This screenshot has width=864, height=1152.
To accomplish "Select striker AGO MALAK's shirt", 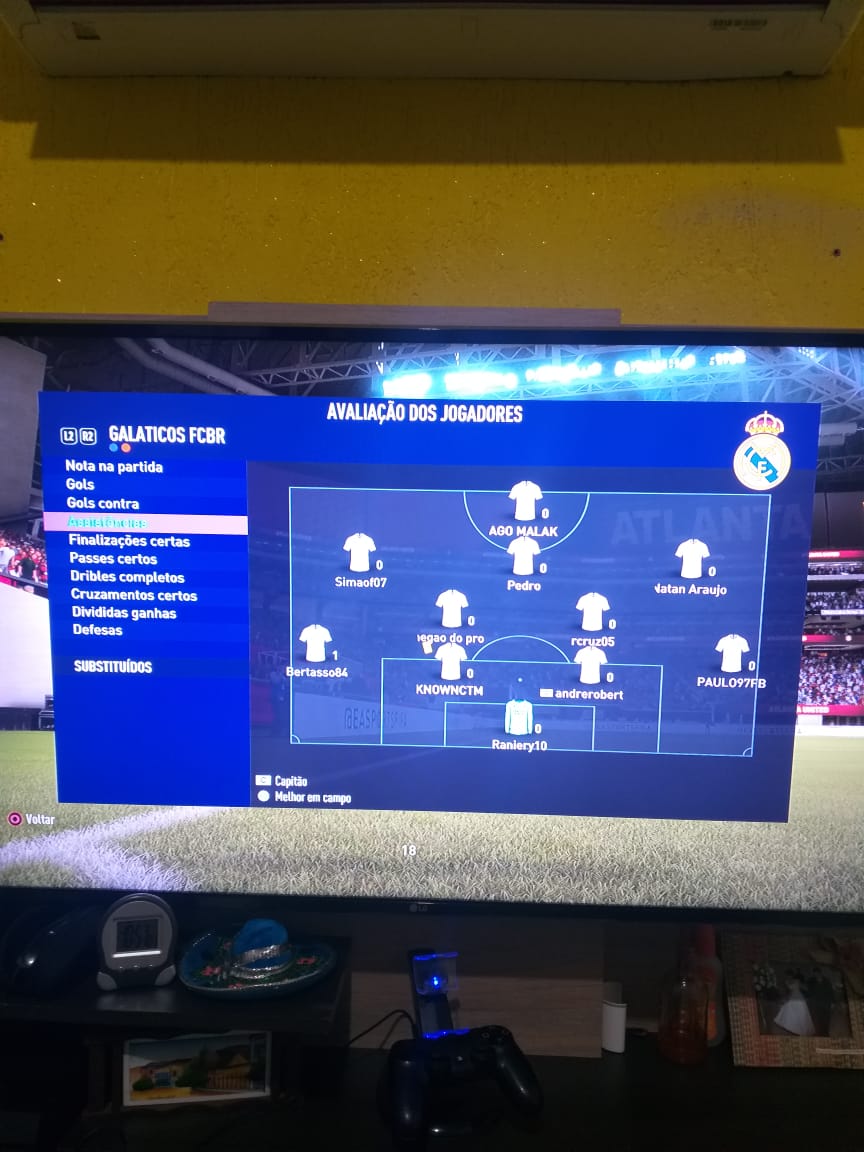I will pyautogui.click(x=525, y=500).
